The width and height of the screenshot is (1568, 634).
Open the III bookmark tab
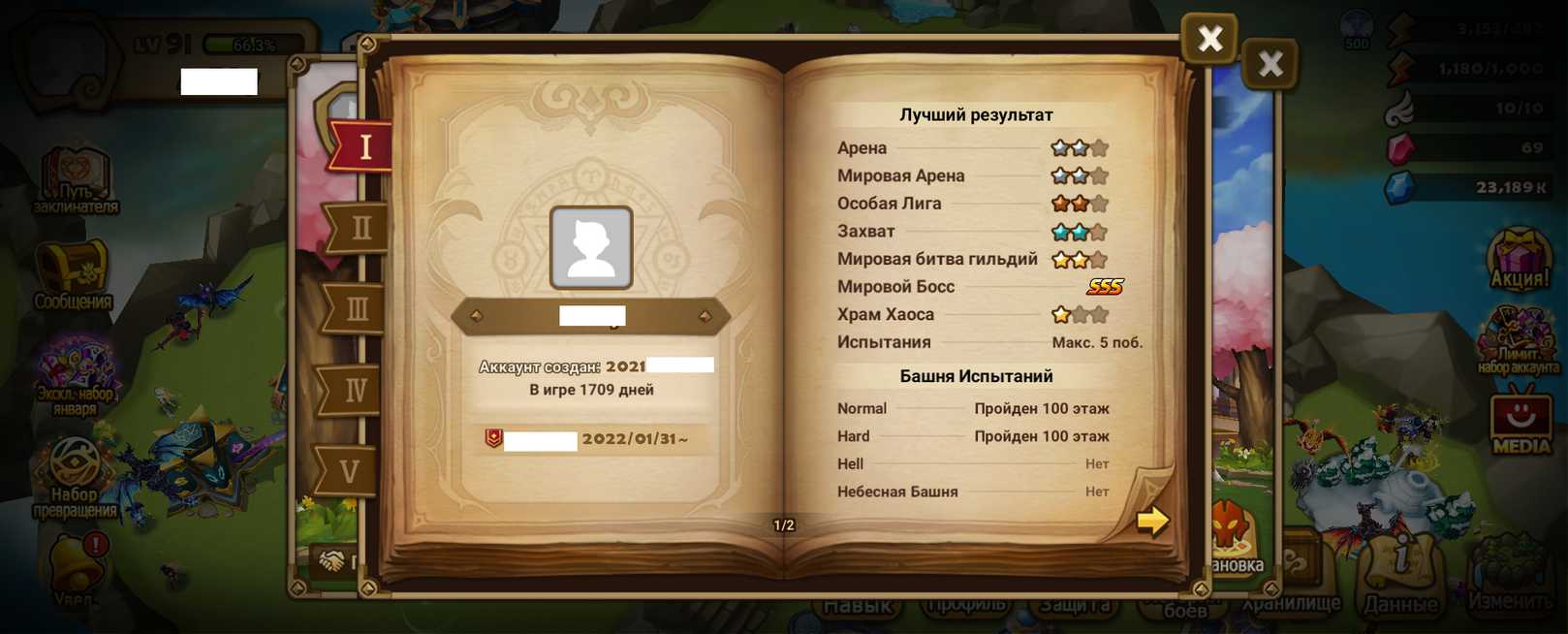[357, 310]
